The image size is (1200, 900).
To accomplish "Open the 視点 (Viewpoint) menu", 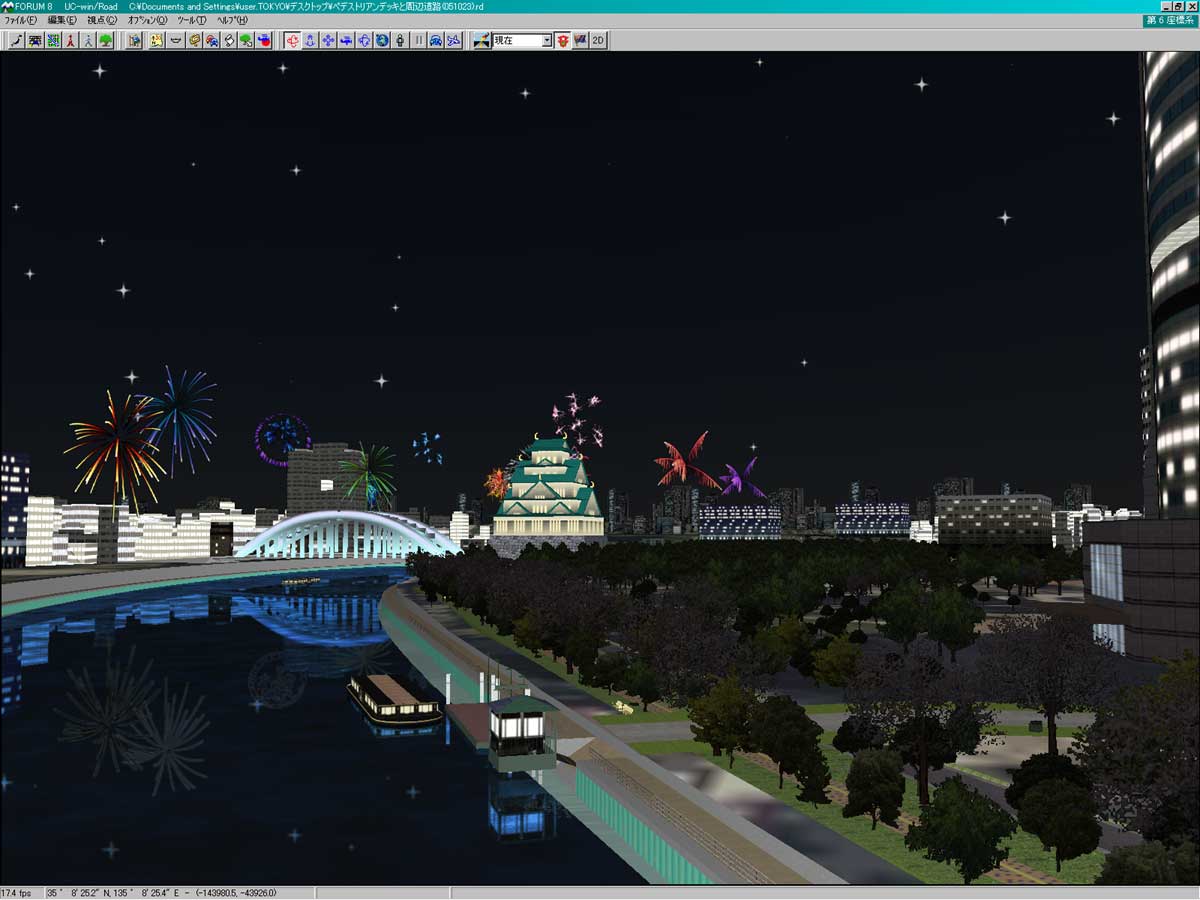I will (x=101, y=20).
